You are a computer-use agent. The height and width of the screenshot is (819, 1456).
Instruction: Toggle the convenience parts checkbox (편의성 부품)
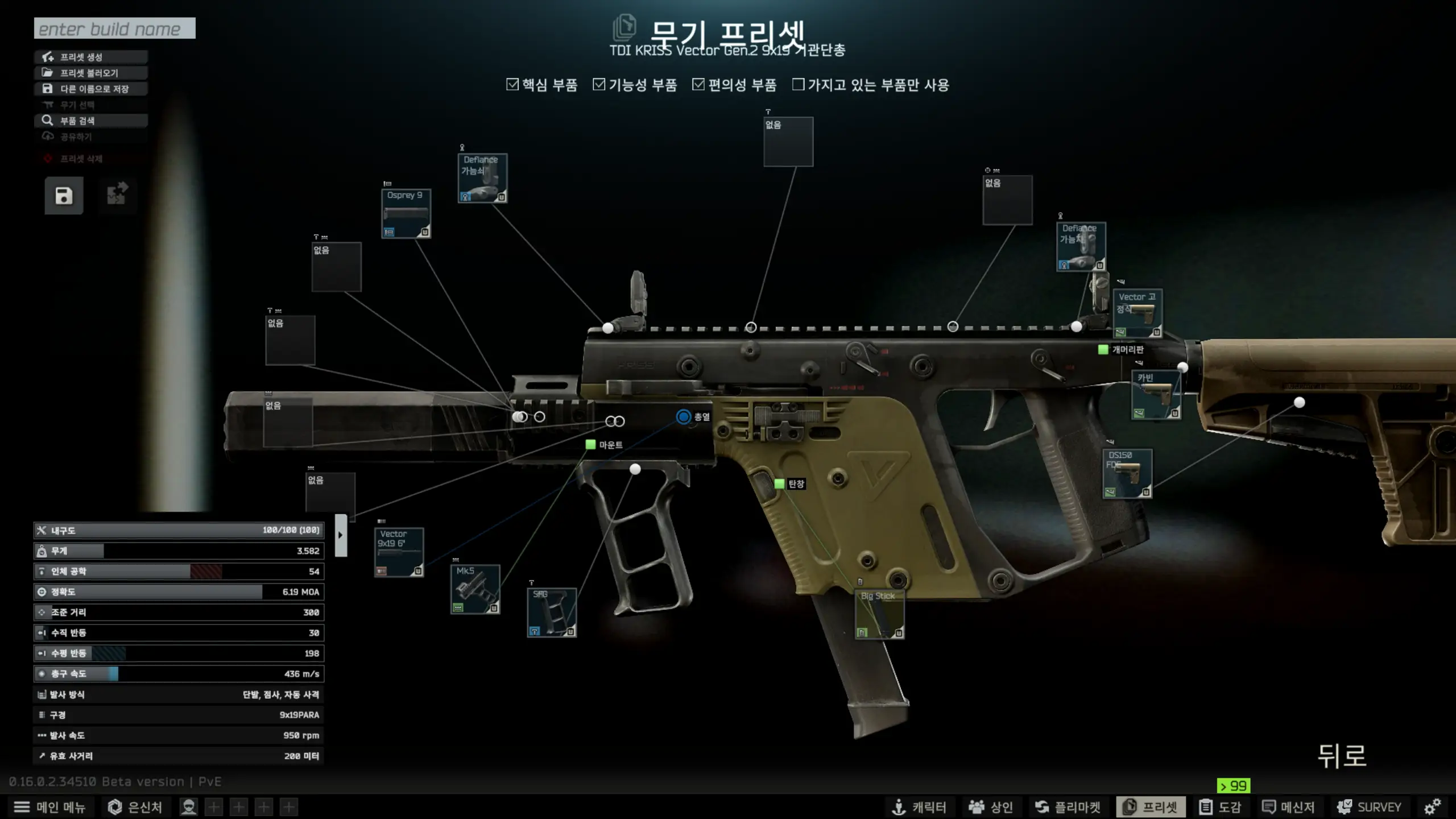coord(698,85)
